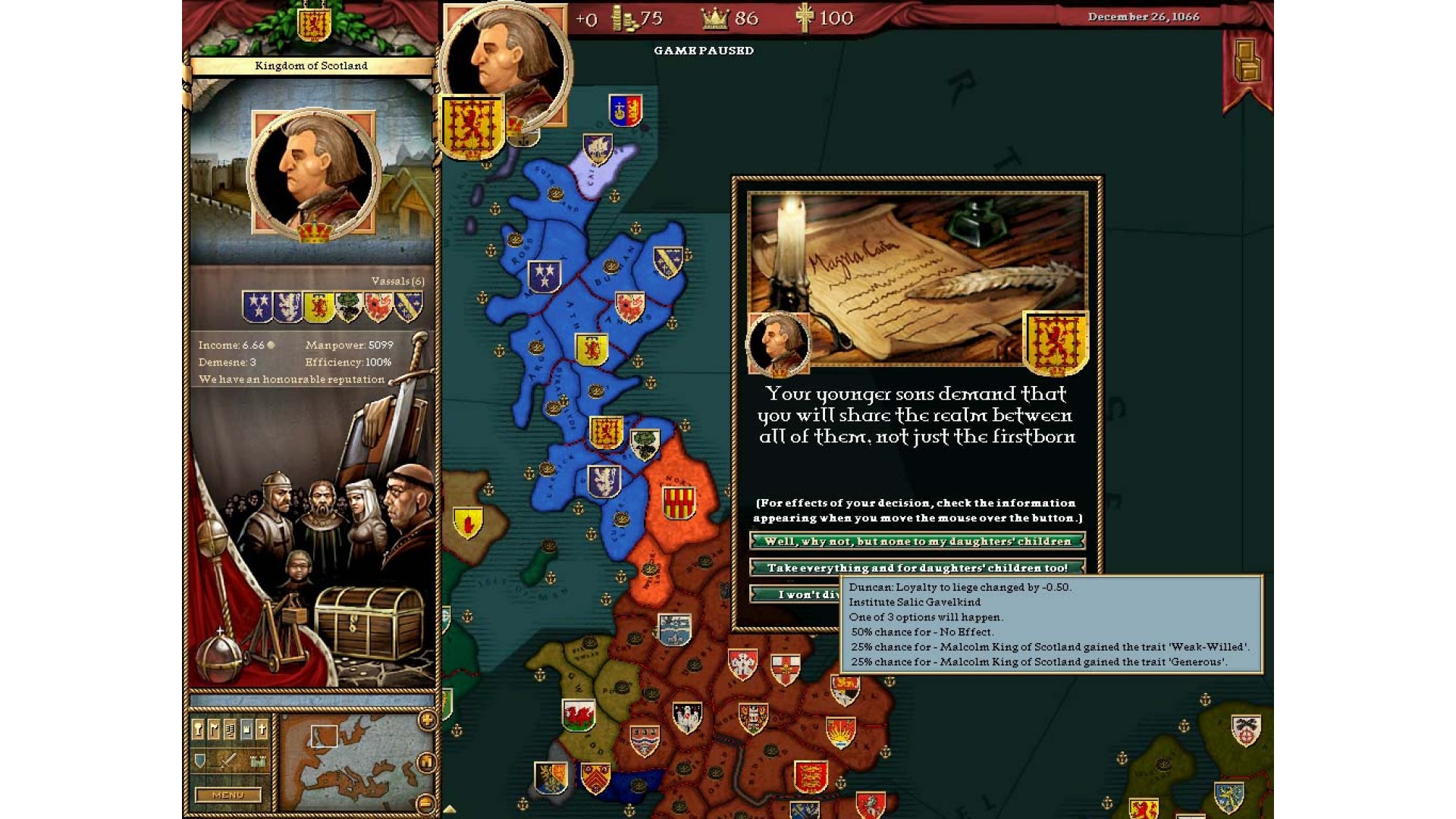This screenshot has height=819, width=1456.
Task: Click the Kingdom of Scotland title banner
Action: [x=311, y=66]
